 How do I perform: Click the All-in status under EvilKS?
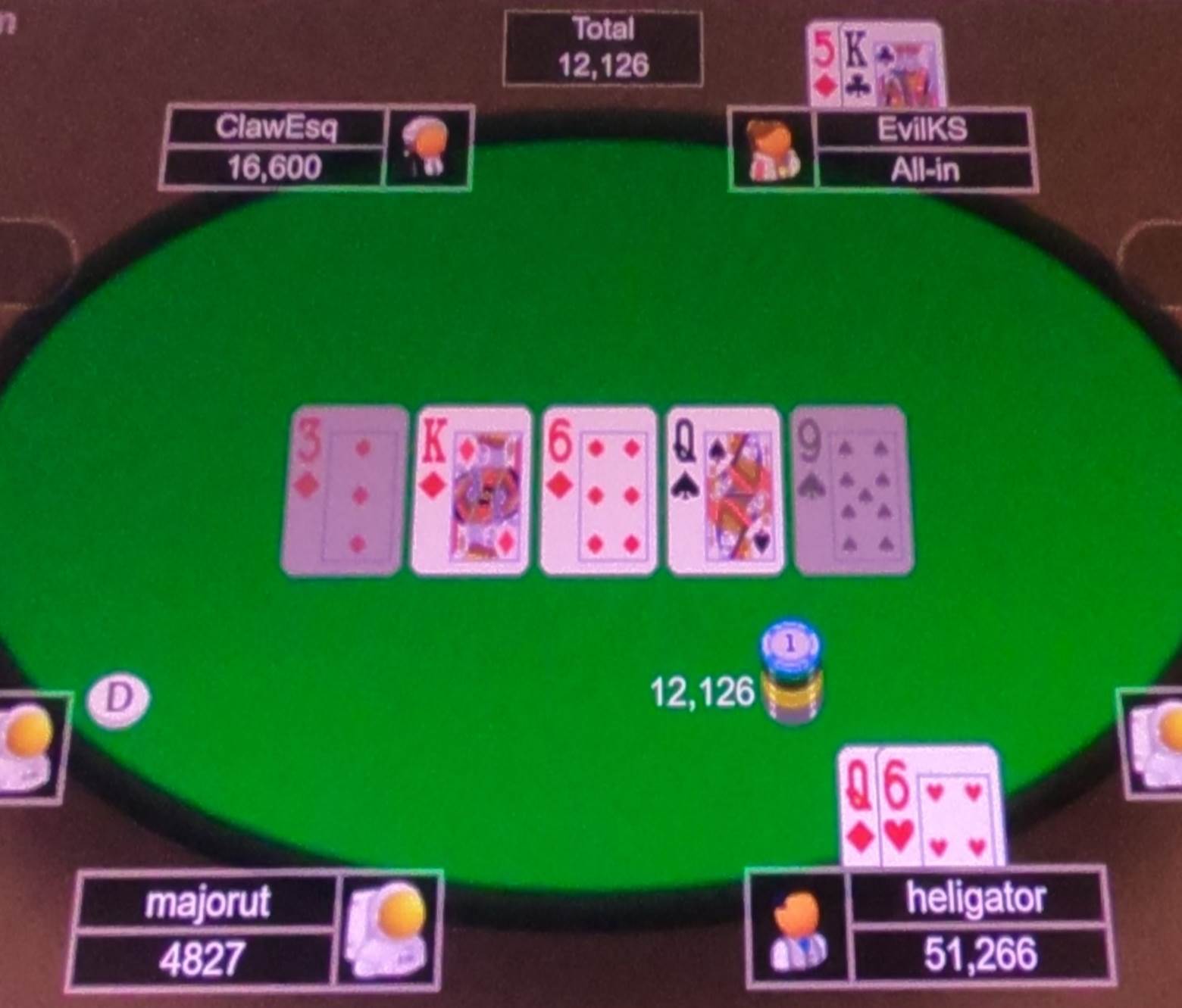pyautogui.click(x=921, y=170)
